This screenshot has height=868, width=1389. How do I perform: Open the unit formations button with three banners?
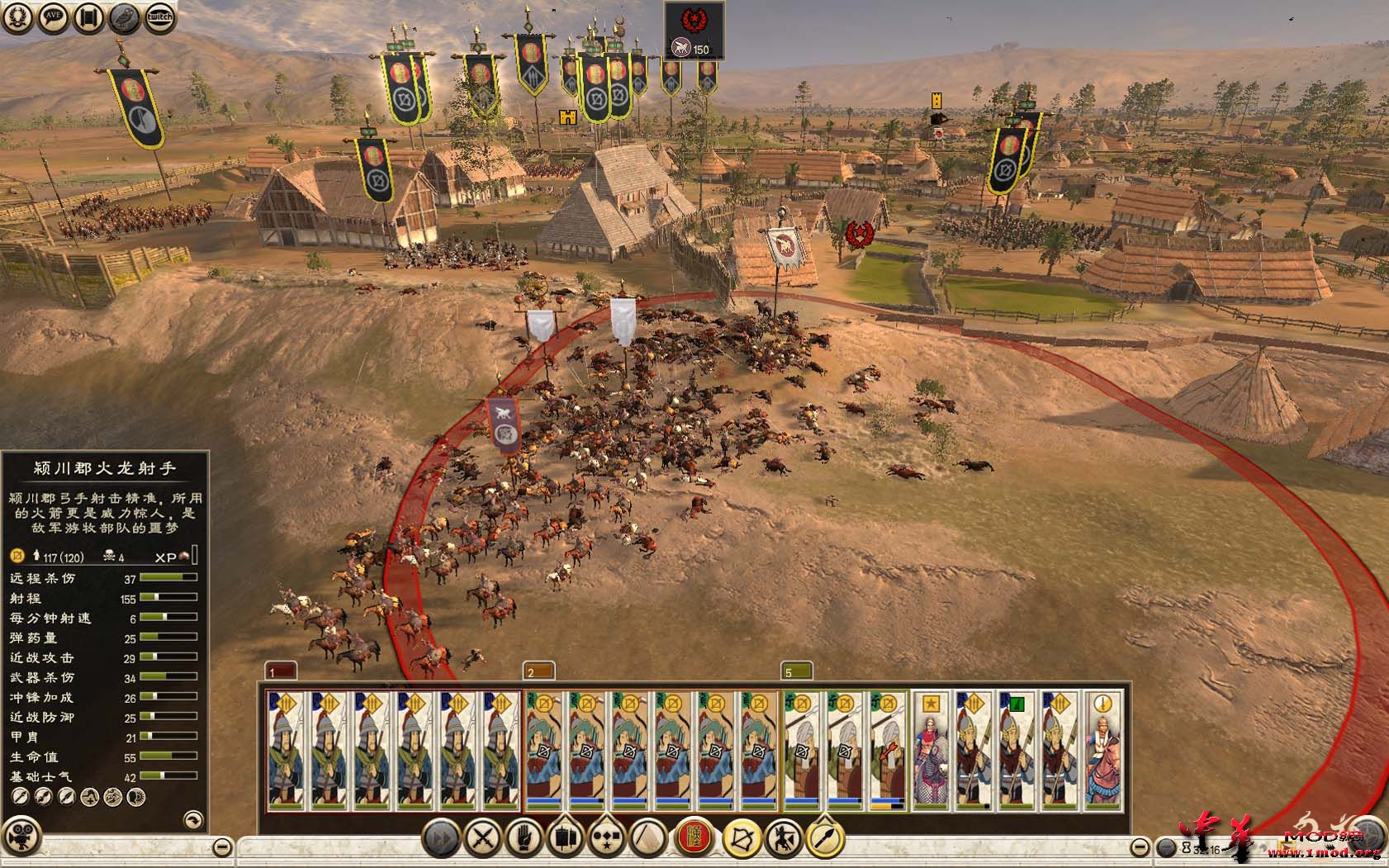click(x=565, y=838)
